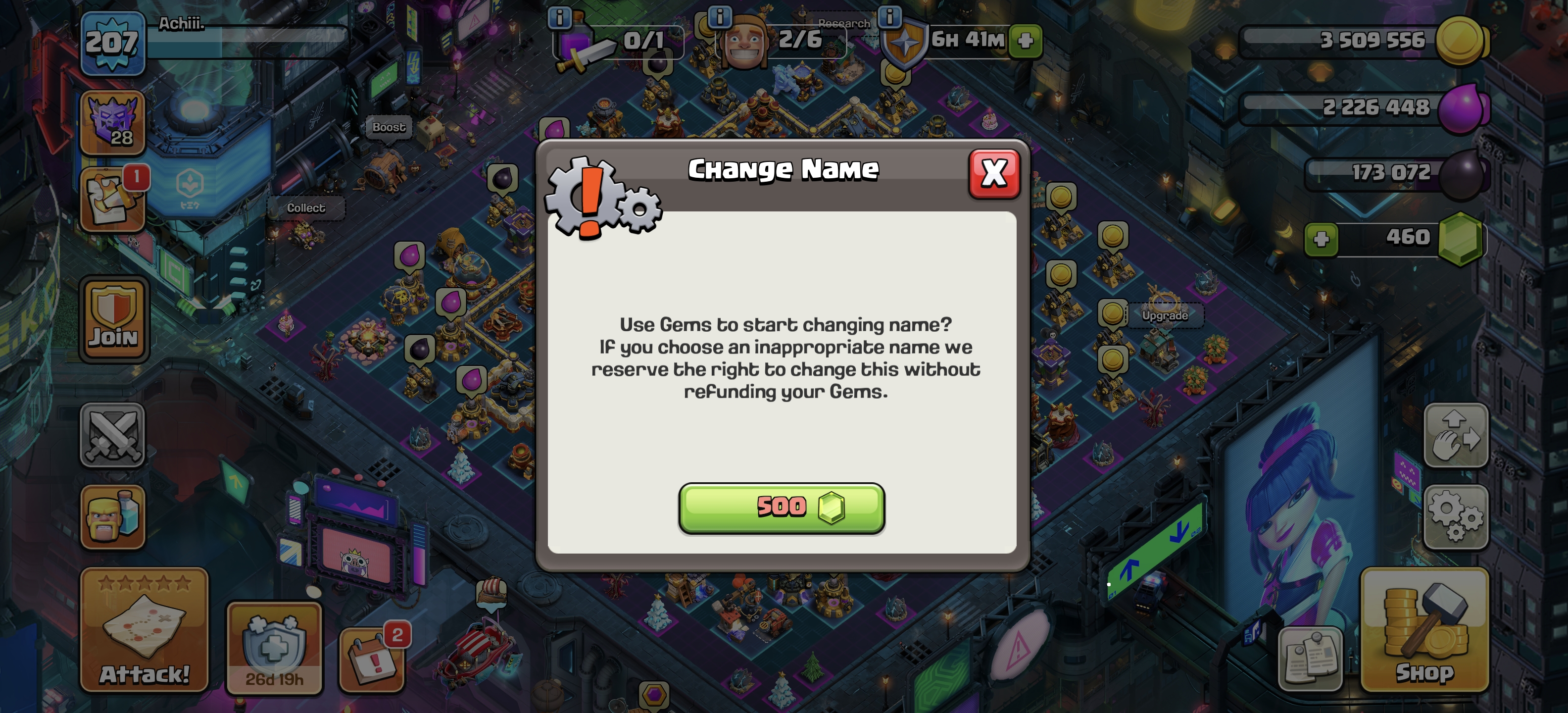Show laboratory sword info button
Screen dimensions: 1568x713
tap(559, 18)
